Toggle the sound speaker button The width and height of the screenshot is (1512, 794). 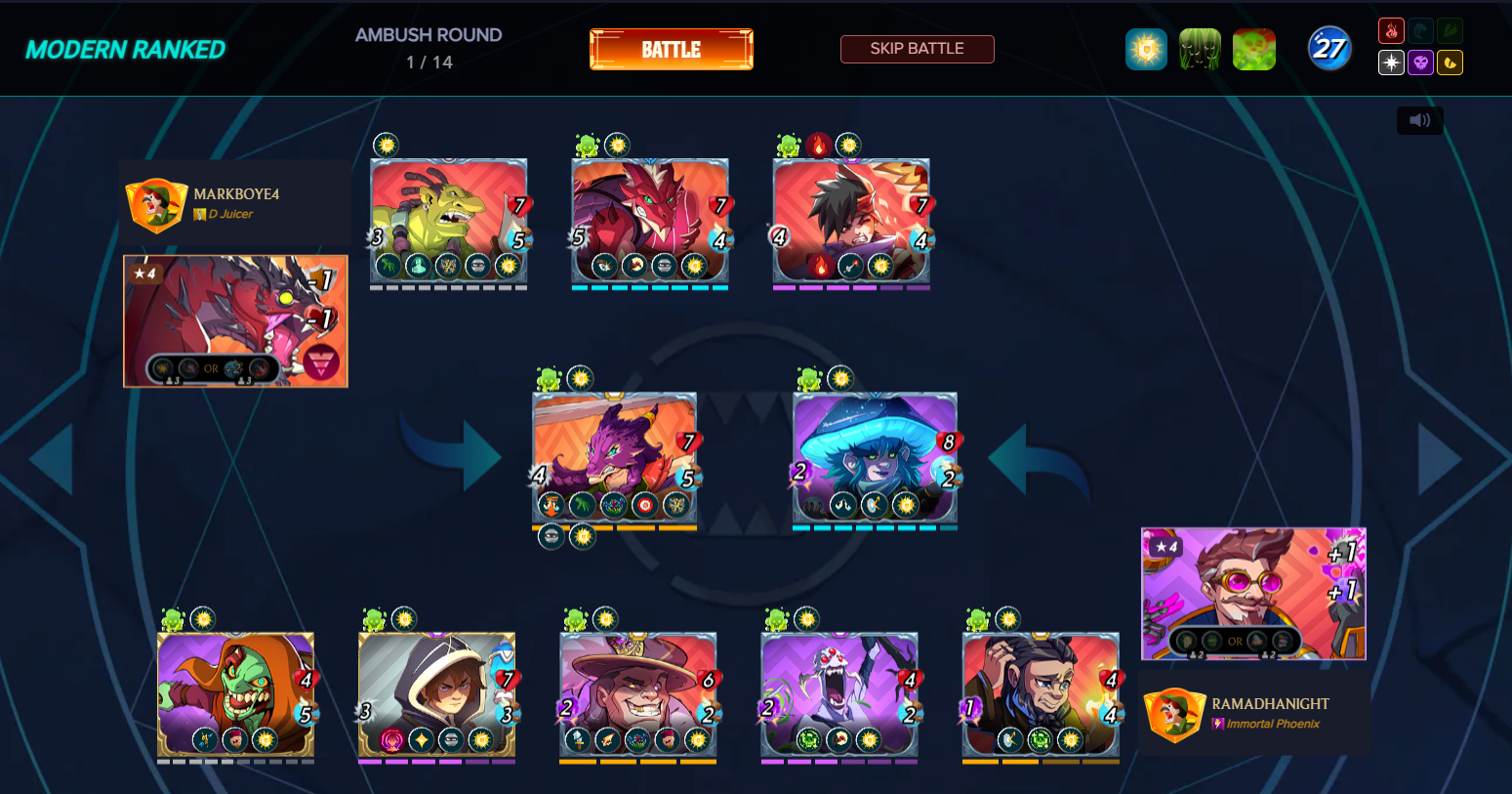(1419, 120)
